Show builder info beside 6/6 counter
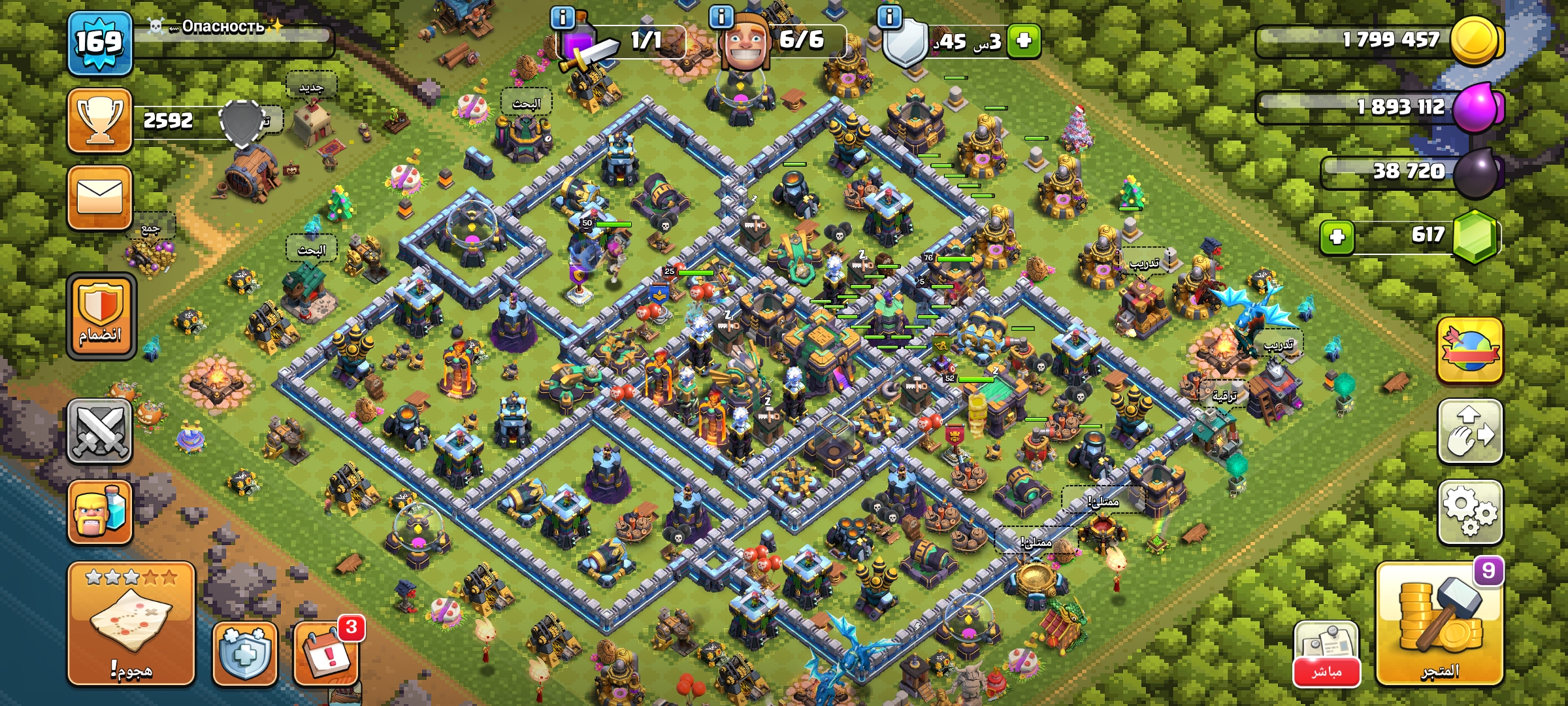Image resolution: width=1568 pixels, height=706 pixels. [x=721, y=17]
